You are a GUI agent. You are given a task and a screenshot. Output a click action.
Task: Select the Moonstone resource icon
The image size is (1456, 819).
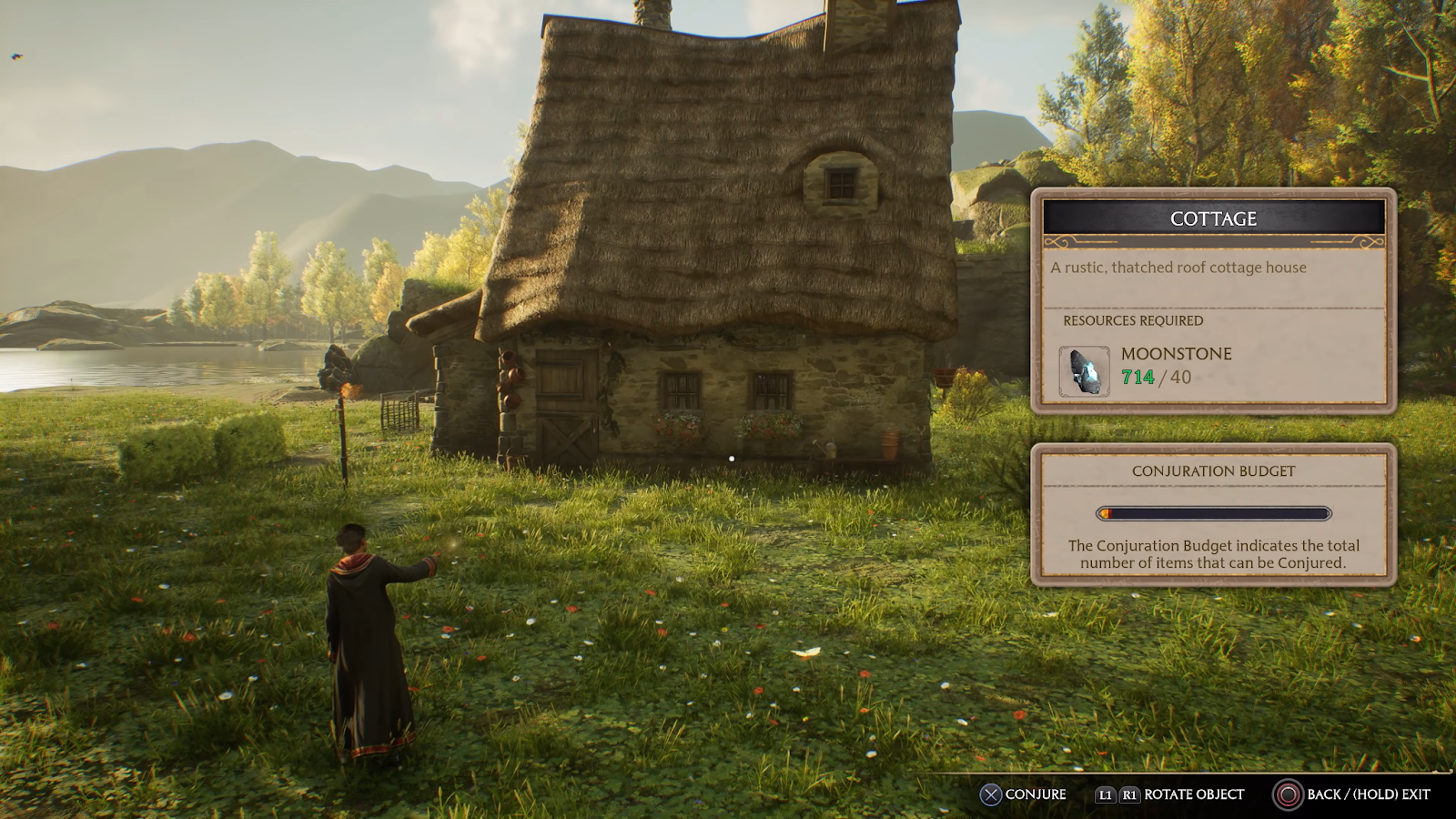coord(1084,371)
